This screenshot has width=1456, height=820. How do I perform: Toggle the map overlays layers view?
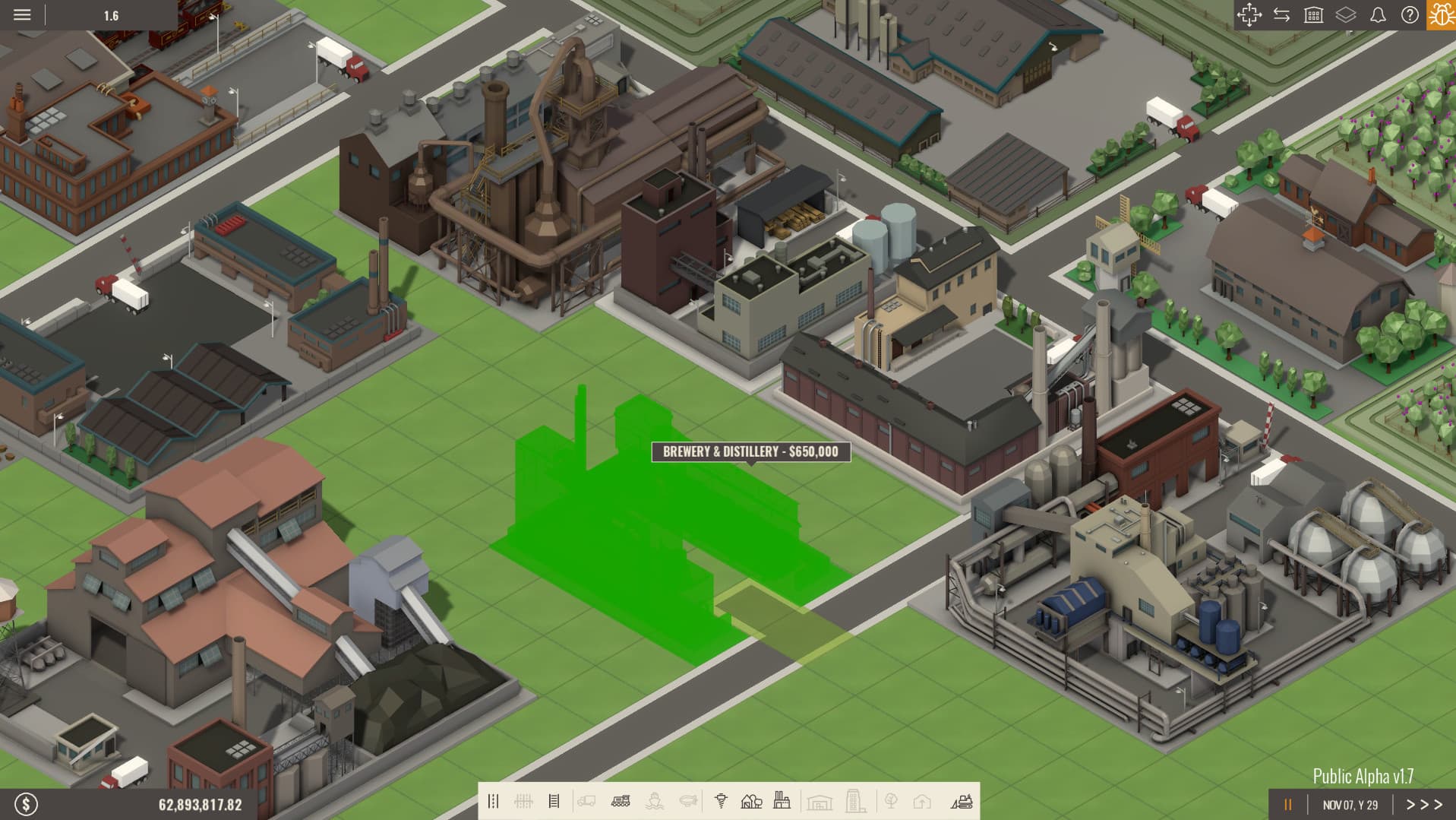tap(1345, 14)
